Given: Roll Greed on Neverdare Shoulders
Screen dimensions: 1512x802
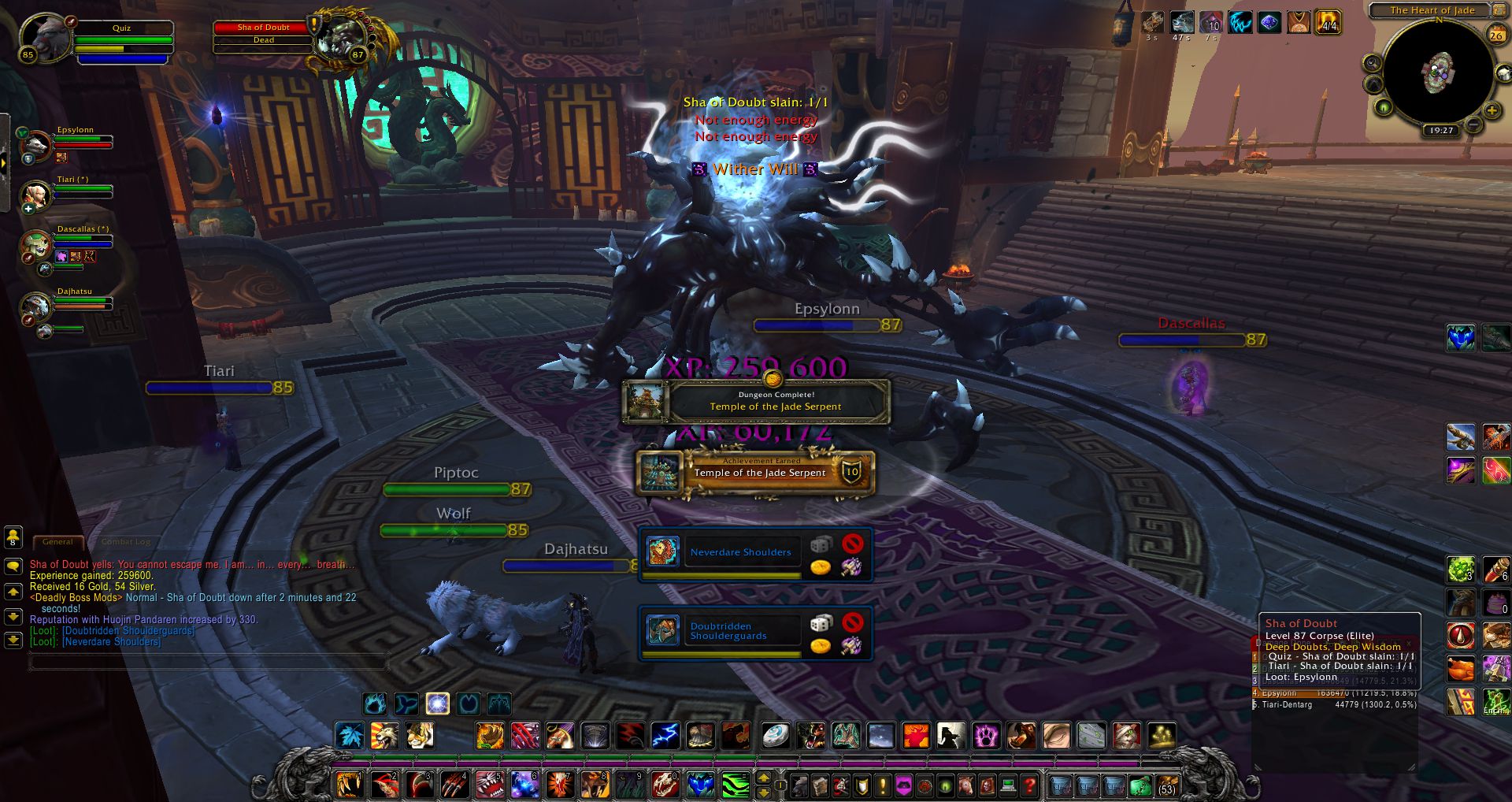Looking at the screenshot, I should pos(821,567).
